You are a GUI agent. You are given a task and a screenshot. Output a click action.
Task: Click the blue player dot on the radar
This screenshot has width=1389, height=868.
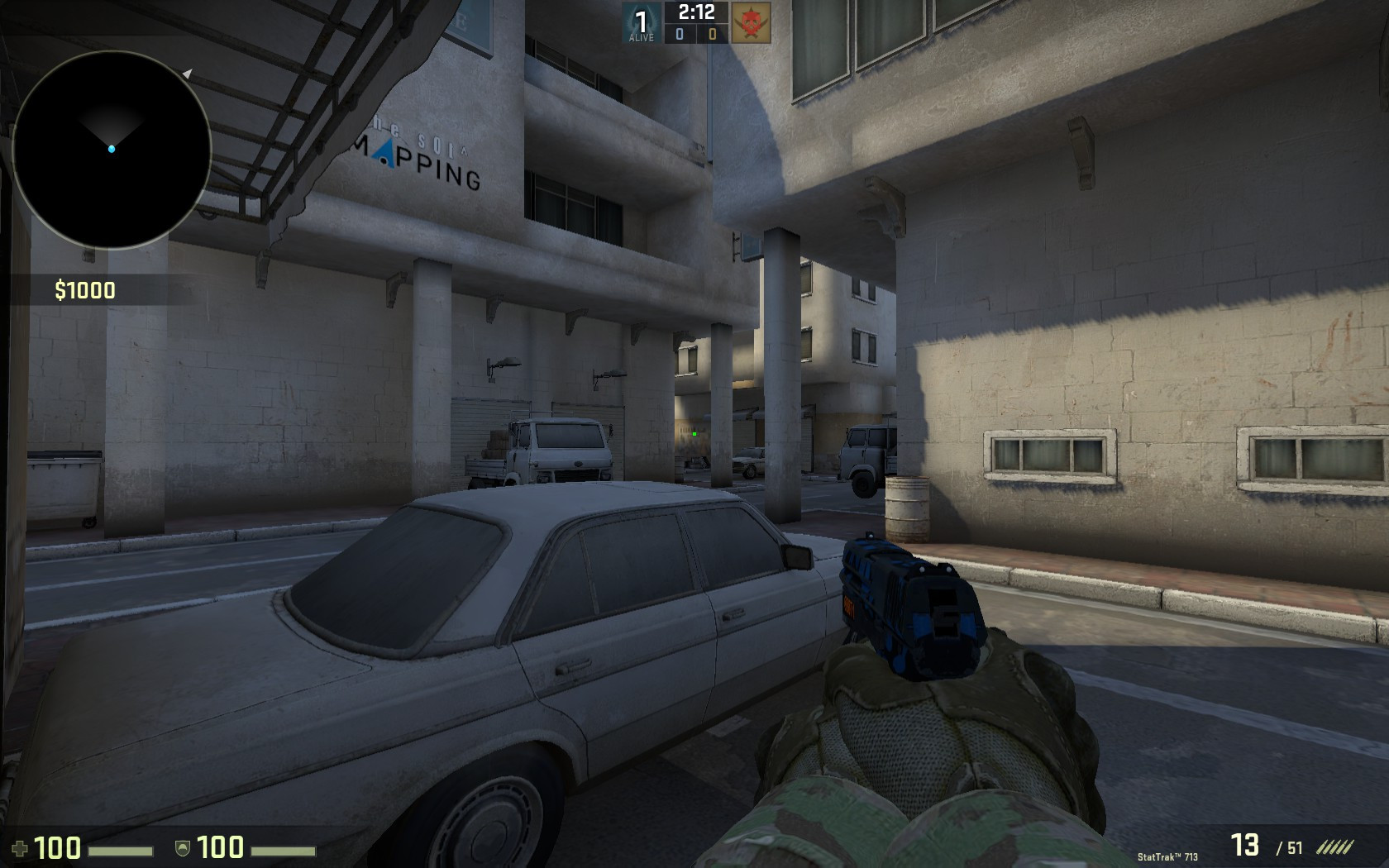pyautogui.click(x=110, y=149)
